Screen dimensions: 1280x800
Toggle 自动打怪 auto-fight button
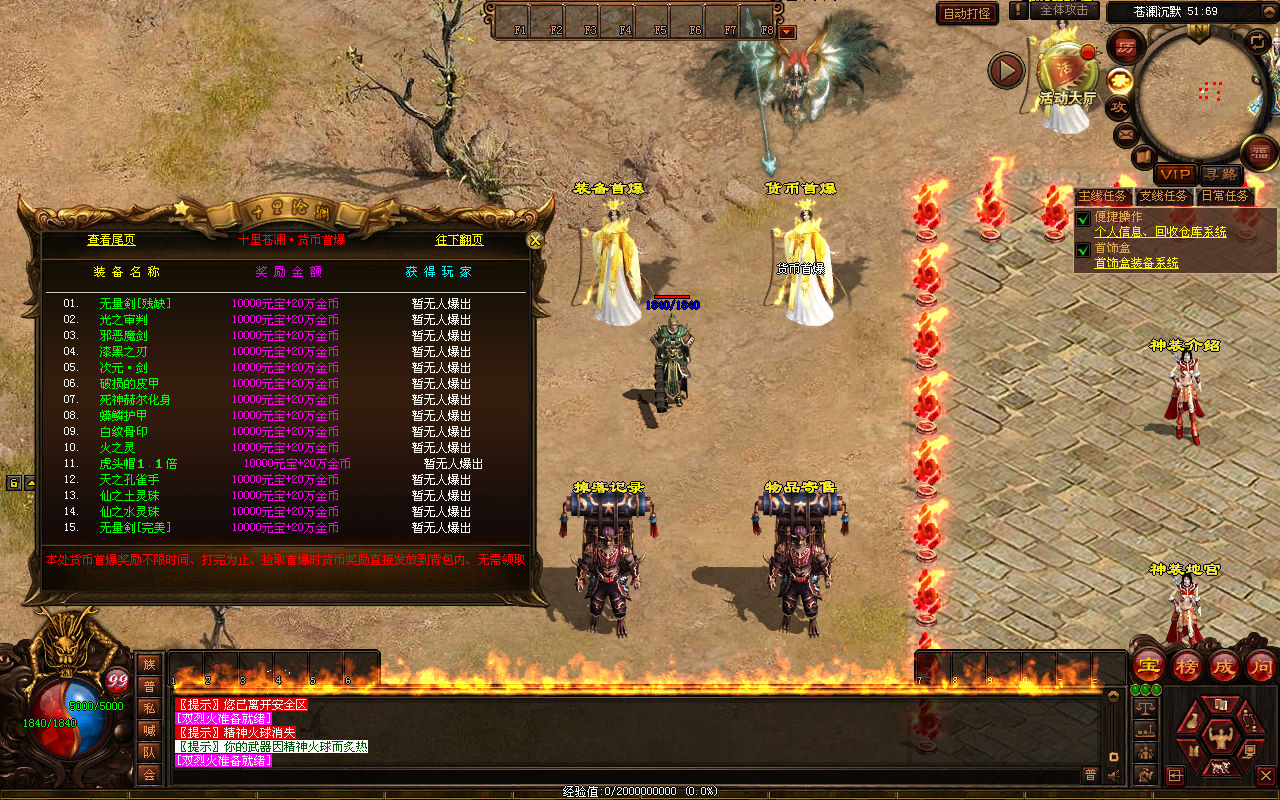pos(967,13)
